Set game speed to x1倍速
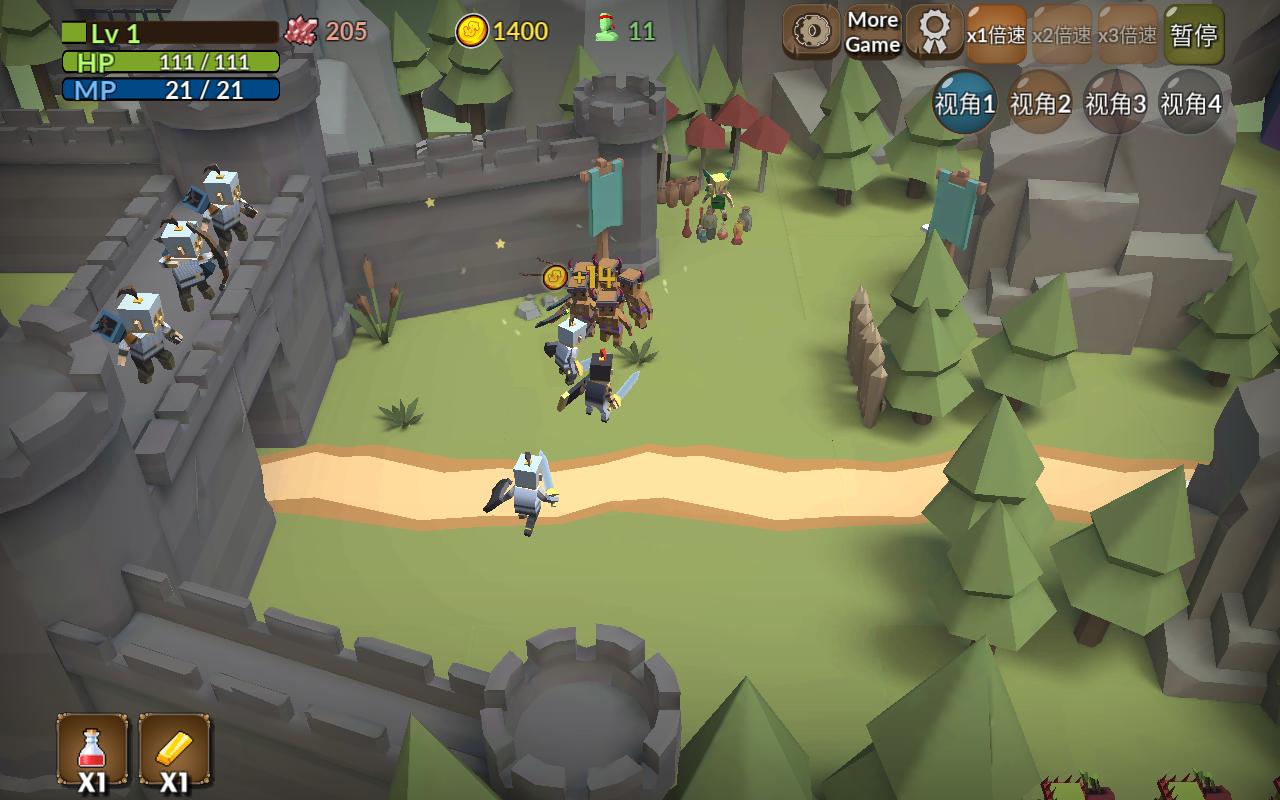Image resolution: width=1280 pixels, height=800 pixels. click(996, 35)
